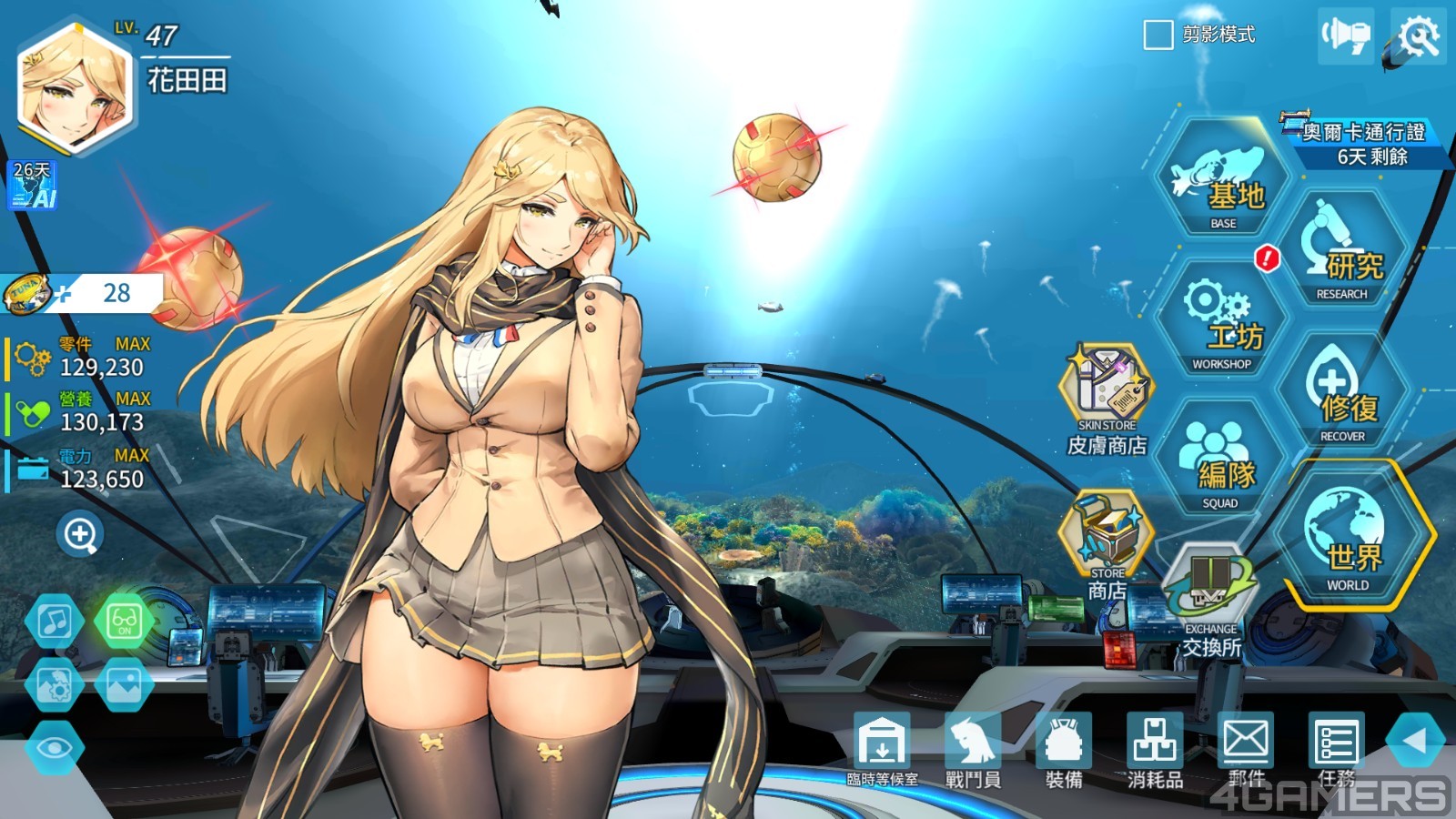Open the Base (基地) menu

(1221, 180)
